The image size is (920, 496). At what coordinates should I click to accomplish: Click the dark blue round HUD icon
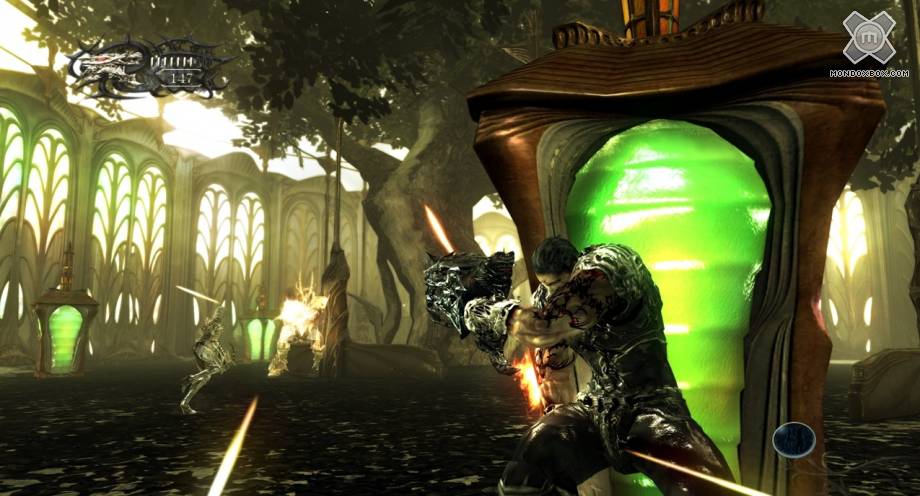tap(793, 440)
